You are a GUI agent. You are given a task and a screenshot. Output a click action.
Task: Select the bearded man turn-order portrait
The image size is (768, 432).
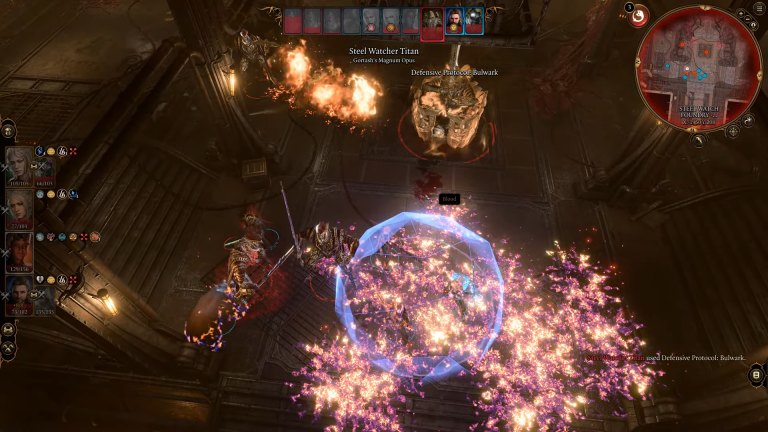tap(454, 21)
